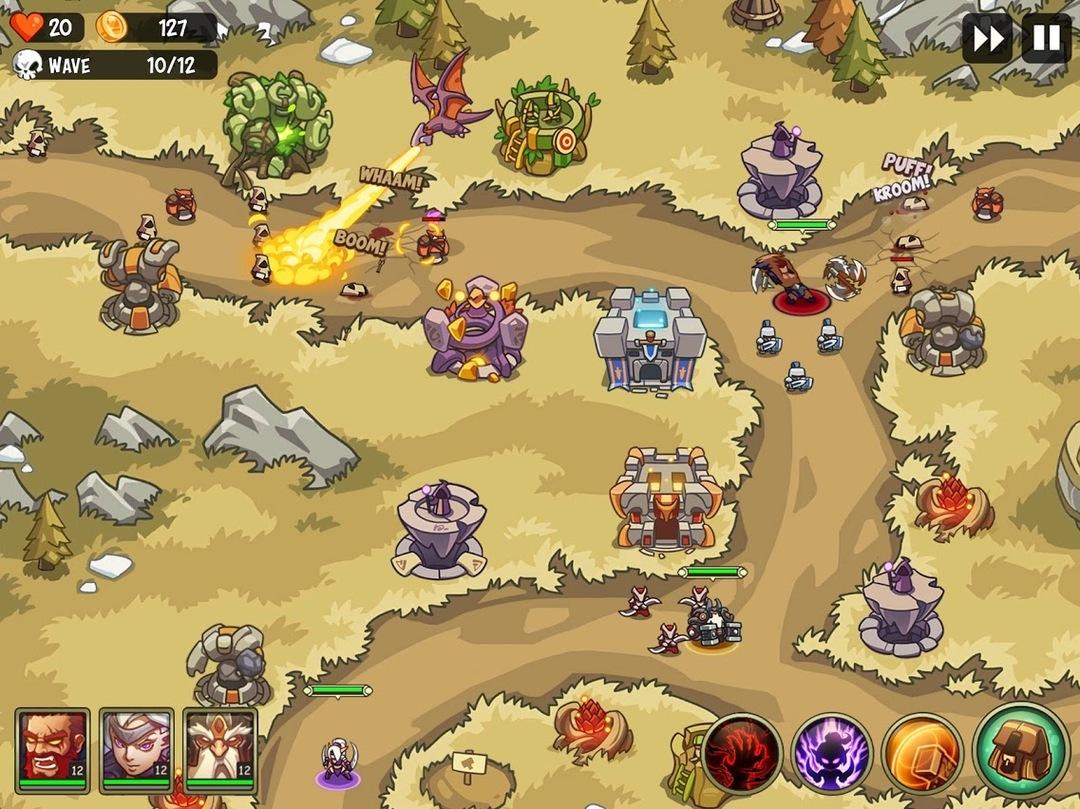
Task: Use the orange hammer strike ability
Action: pyautogui.click(x=922, y=753)
